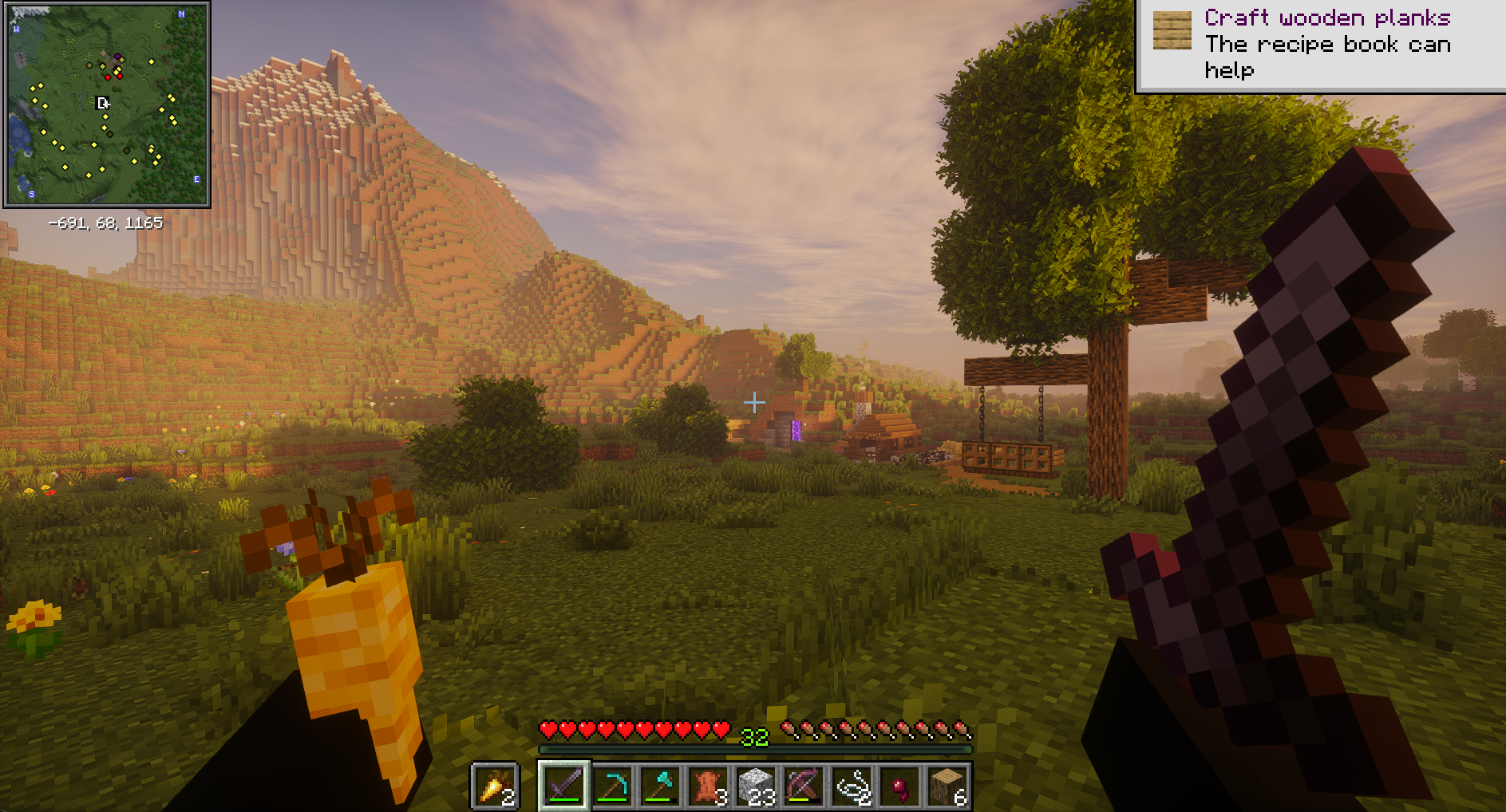Open the minimap
This screenshot has height=812, width=1506.
click(107, 104)
